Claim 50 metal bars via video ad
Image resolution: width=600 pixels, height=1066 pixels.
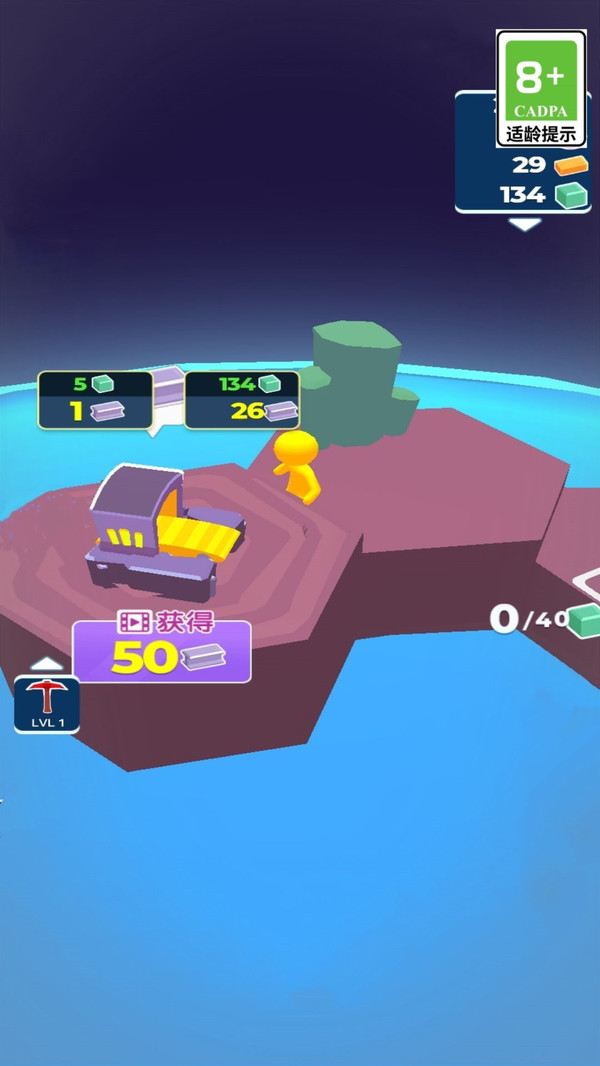161,651
